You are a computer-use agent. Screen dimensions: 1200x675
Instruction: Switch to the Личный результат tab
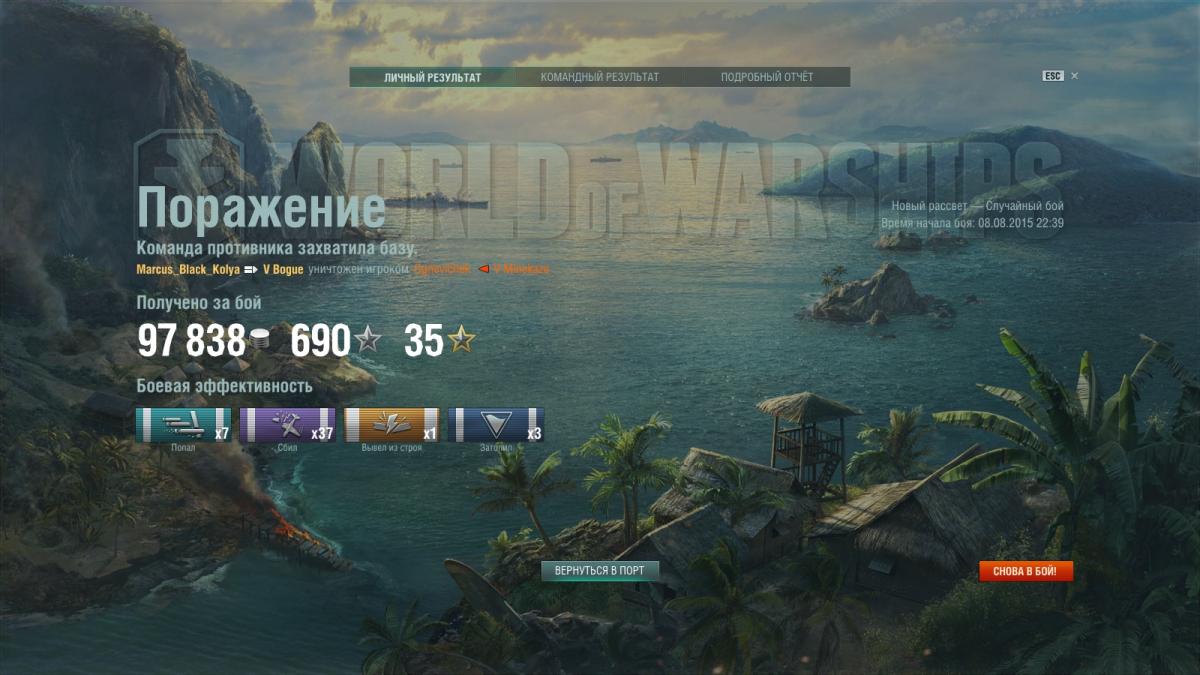pyautogui.click(x=432, y=77)
